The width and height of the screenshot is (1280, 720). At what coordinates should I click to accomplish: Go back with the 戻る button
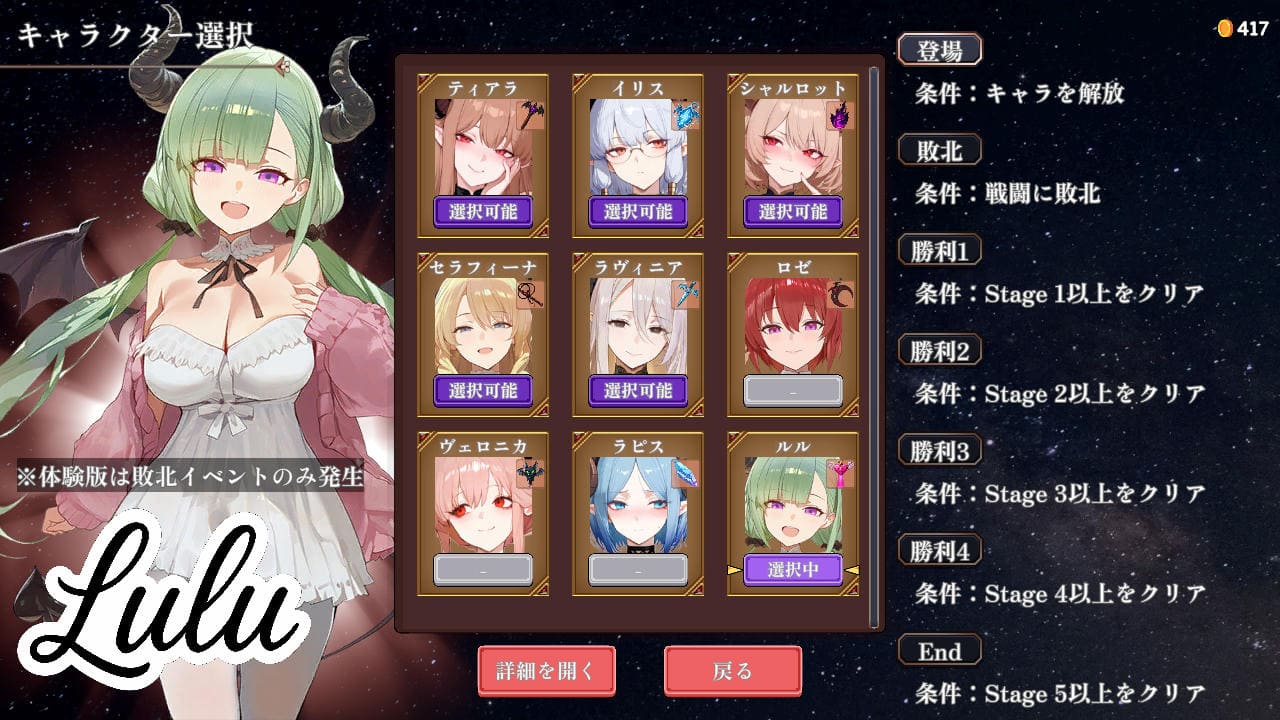point(732,671)
